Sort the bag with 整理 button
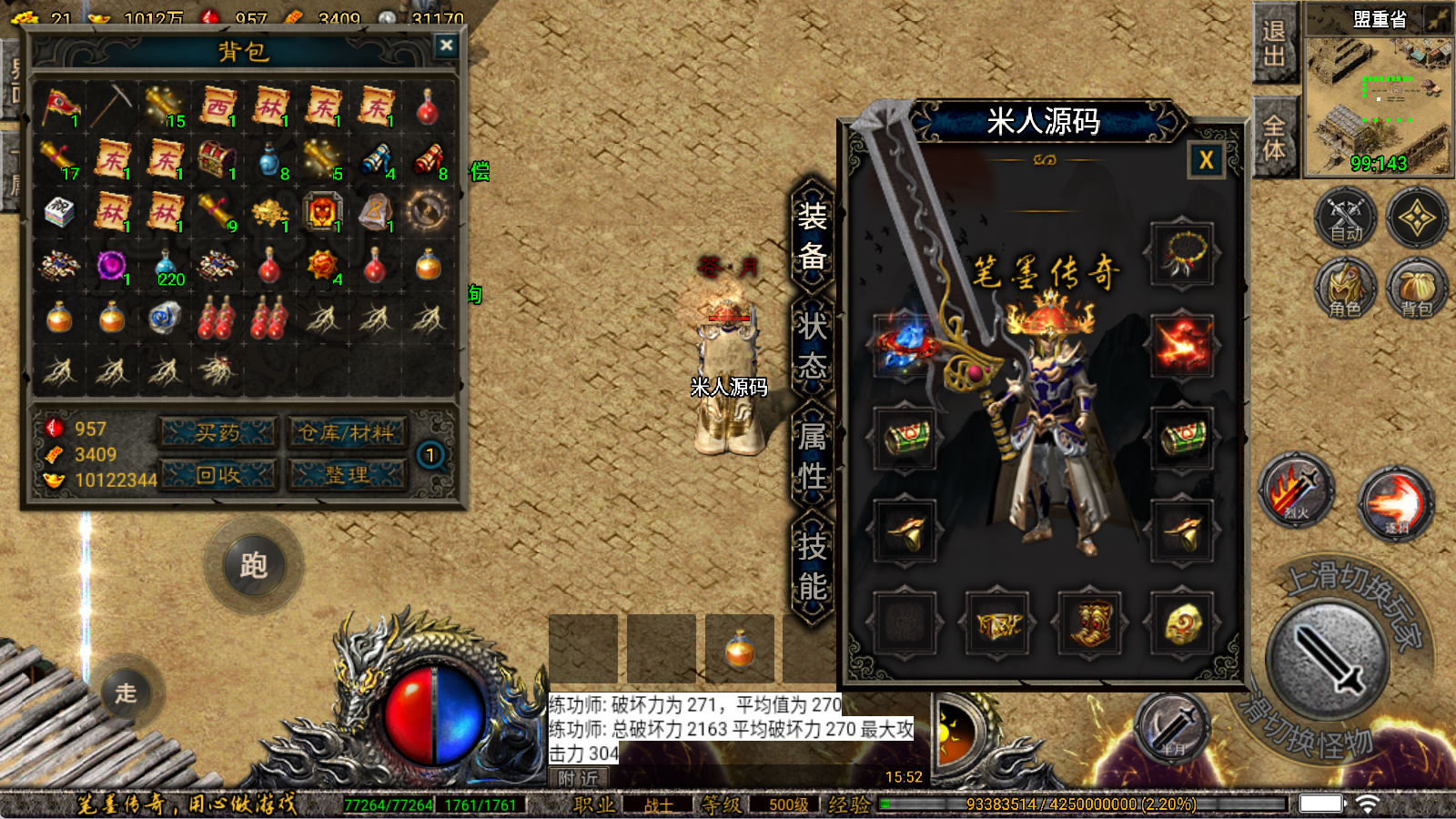The width and height of the screenshot is (1456, 819). click(347, 474)
